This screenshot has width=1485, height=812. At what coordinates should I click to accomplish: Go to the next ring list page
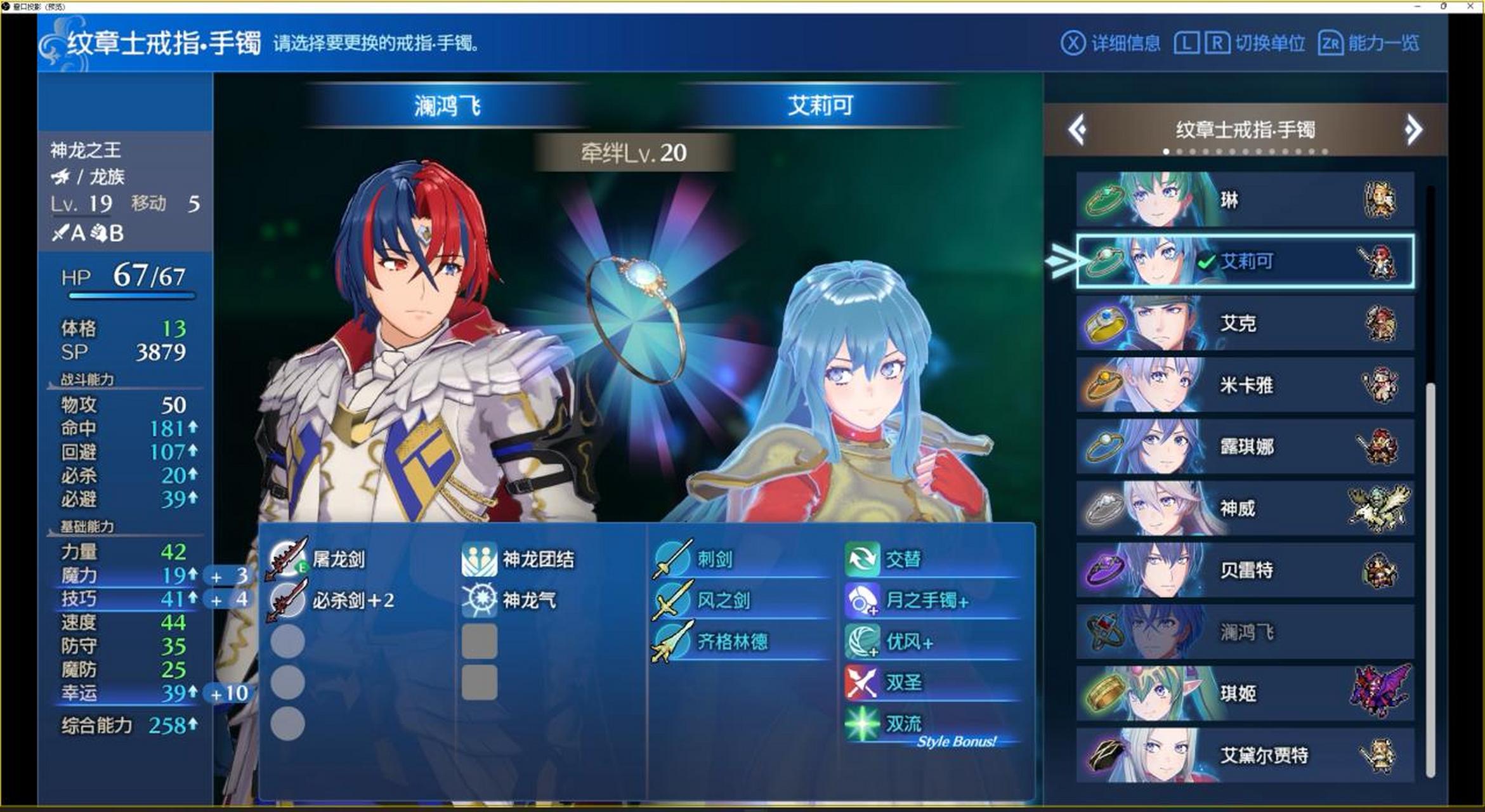coord(1413,130)
